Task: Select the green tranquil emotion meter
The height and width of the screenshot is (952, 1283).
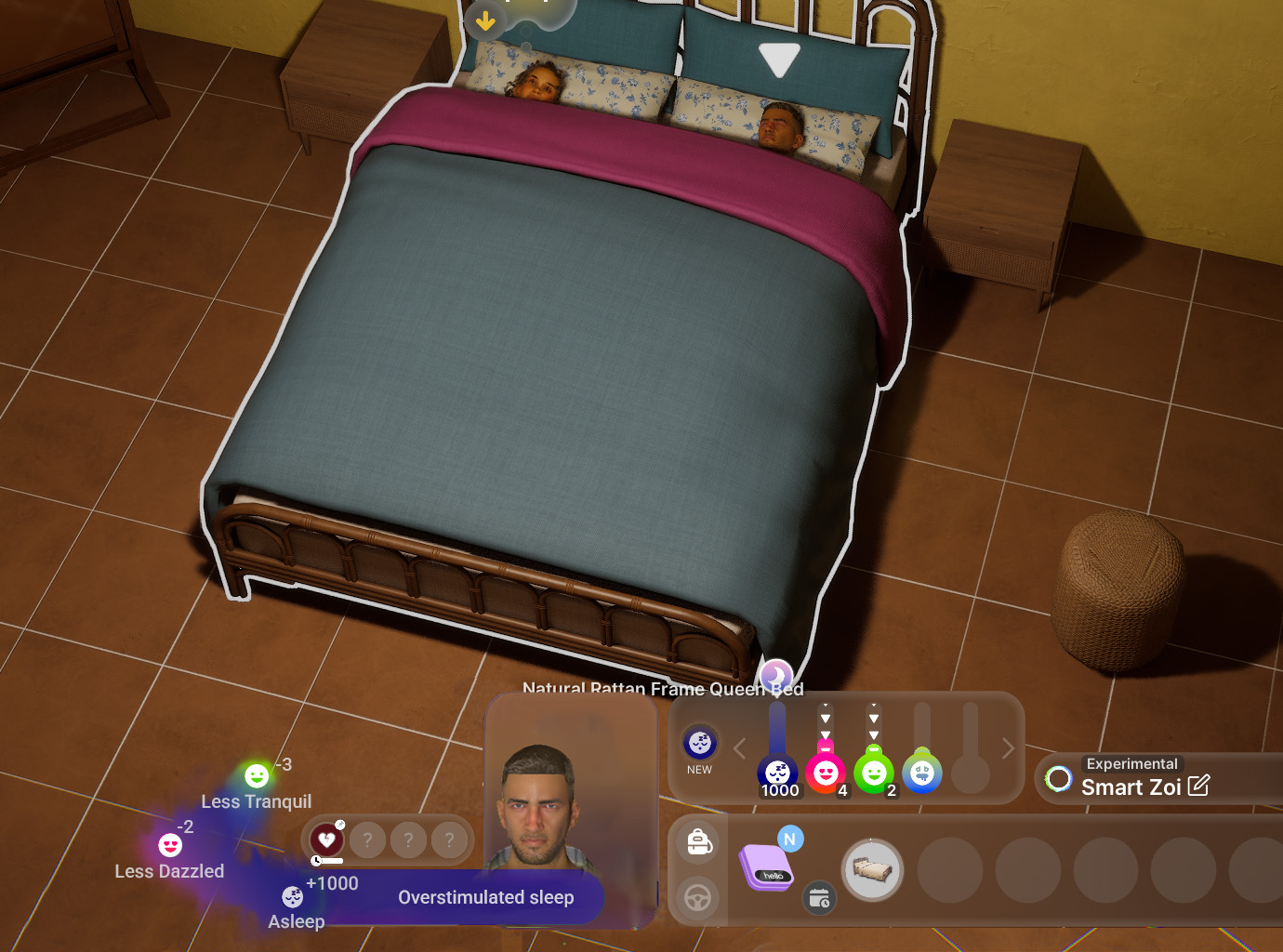Action: [x=874, y=773]
